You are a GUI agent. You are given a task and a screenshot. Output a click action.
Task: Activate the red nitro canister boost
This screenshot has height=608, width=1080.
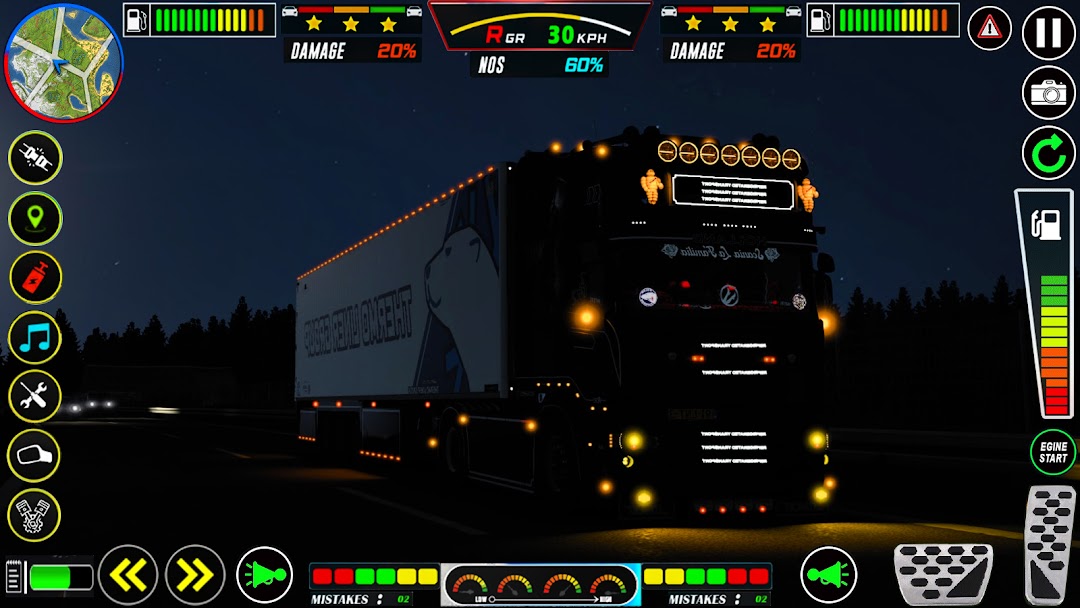coord(35,277)
